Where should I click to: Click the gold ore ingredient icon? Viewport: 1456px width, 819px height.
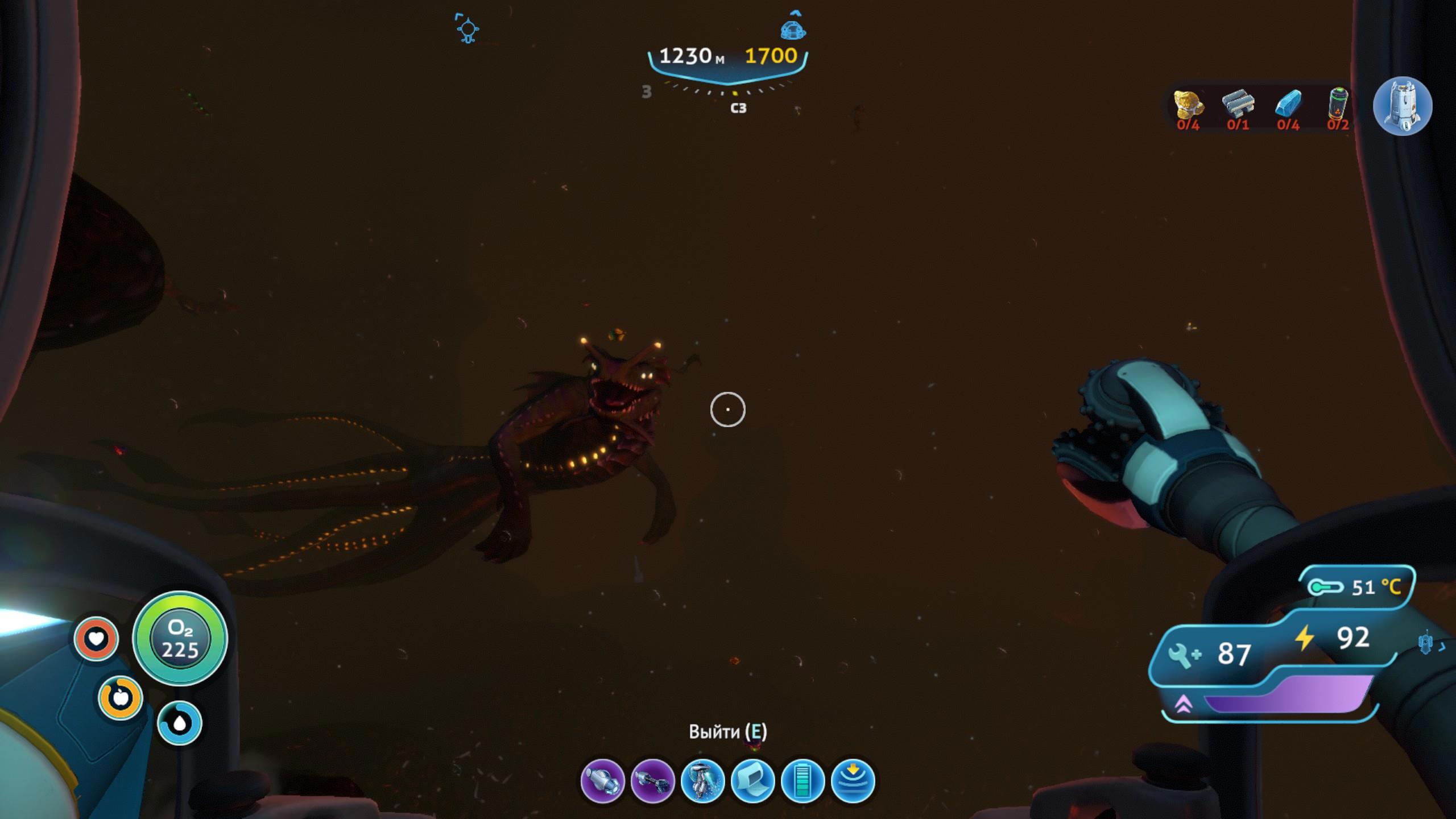(1189, 105)
